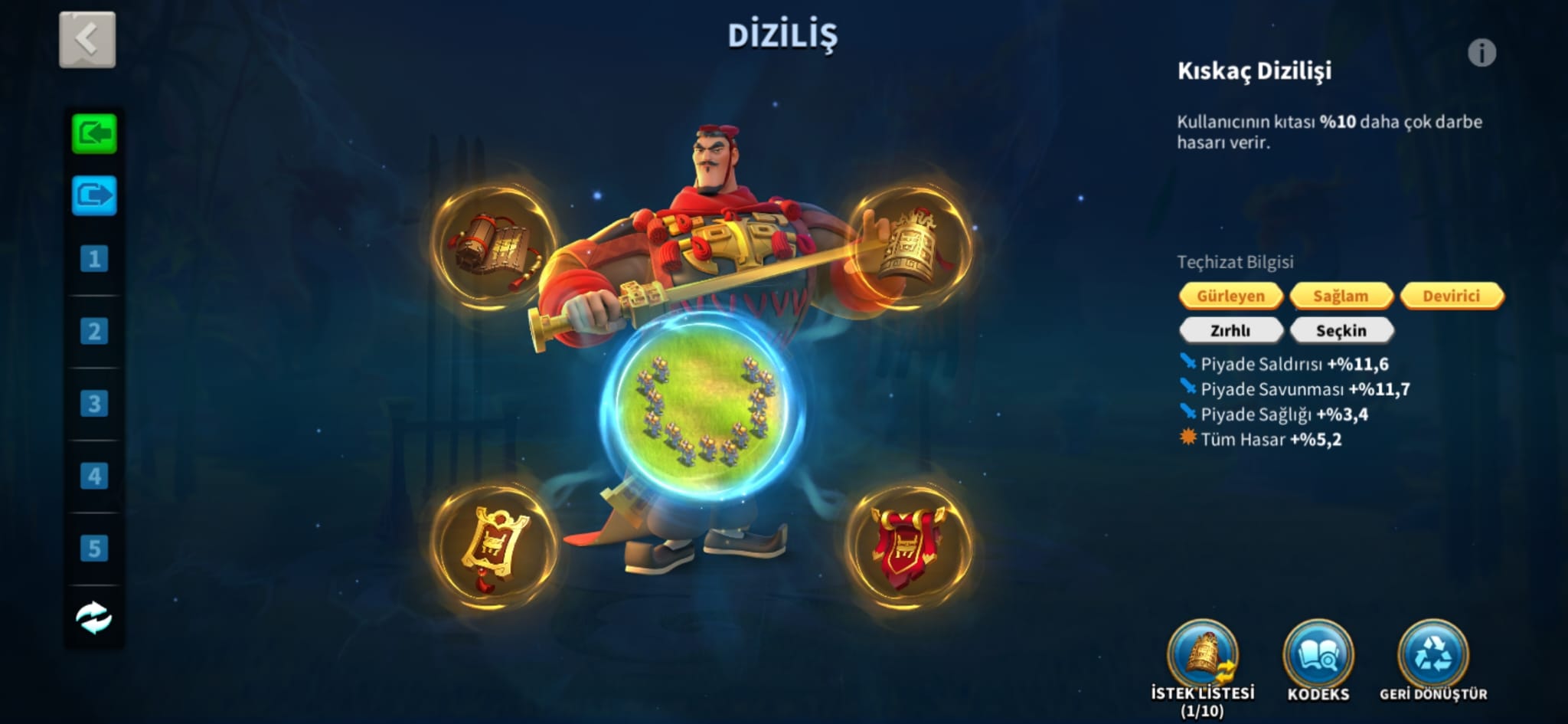The image size is (1568, 724).
Task: Select formation preset 2
Action: 94,331
